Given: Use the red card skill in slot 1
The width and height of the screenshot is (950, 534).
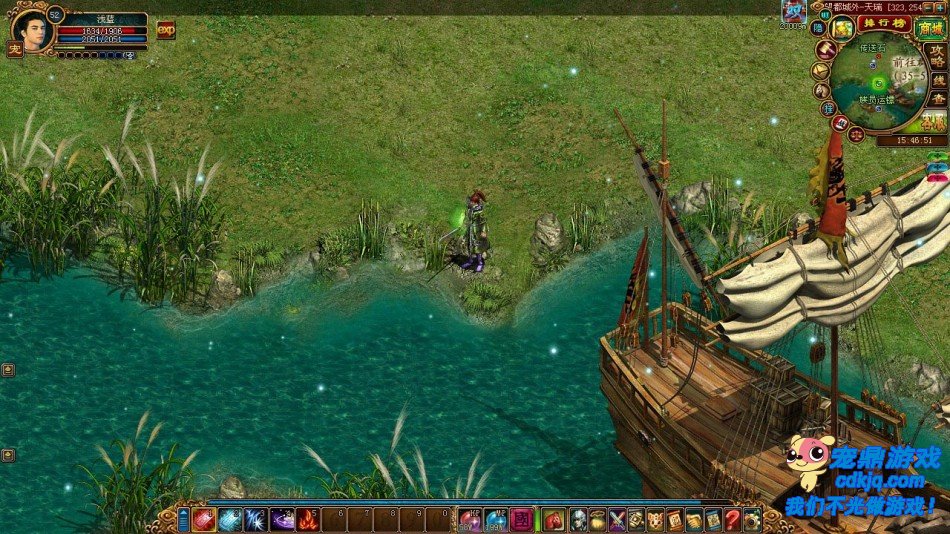Looking at the screenshot, I should 203,520.
